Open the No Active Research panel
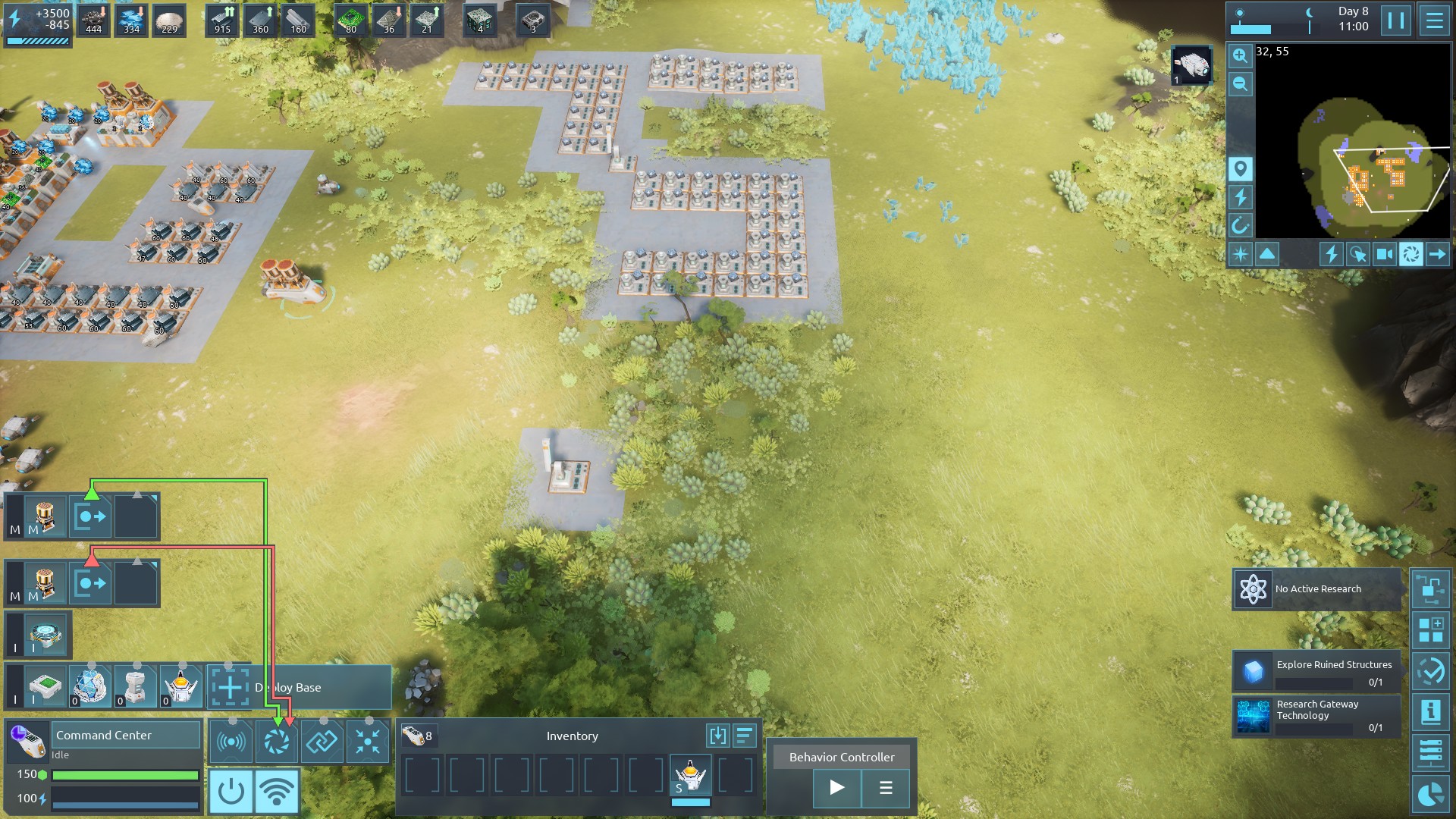Image resolution: width=1456 pixels, height=819 pixels. tap(1316, 589)
